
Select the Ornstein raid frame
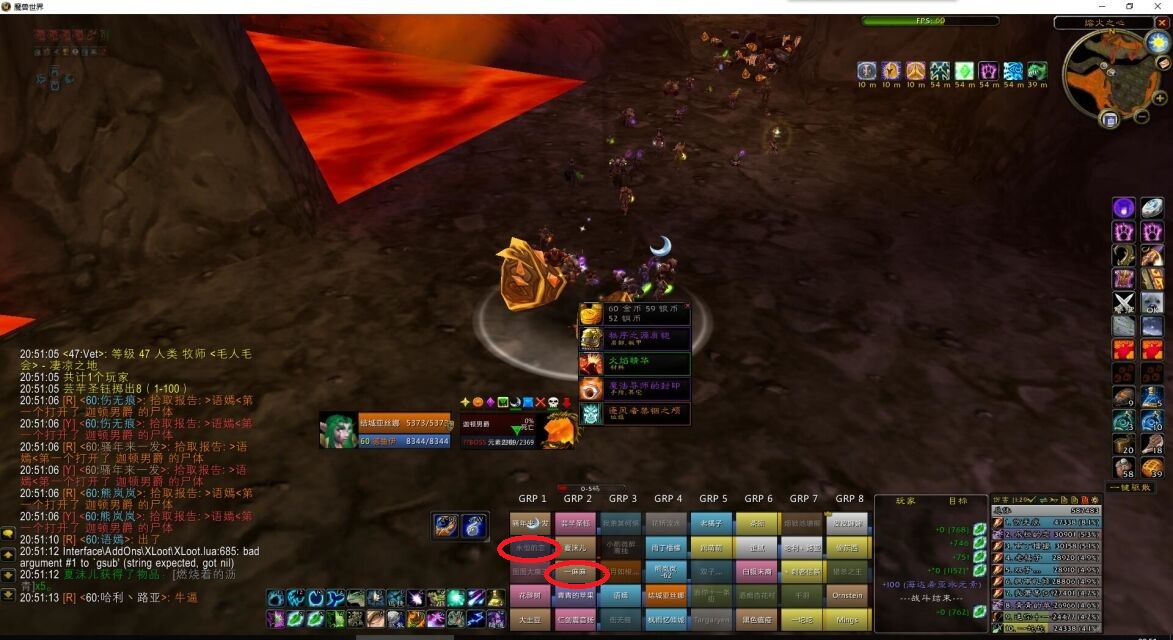point(848,595)
